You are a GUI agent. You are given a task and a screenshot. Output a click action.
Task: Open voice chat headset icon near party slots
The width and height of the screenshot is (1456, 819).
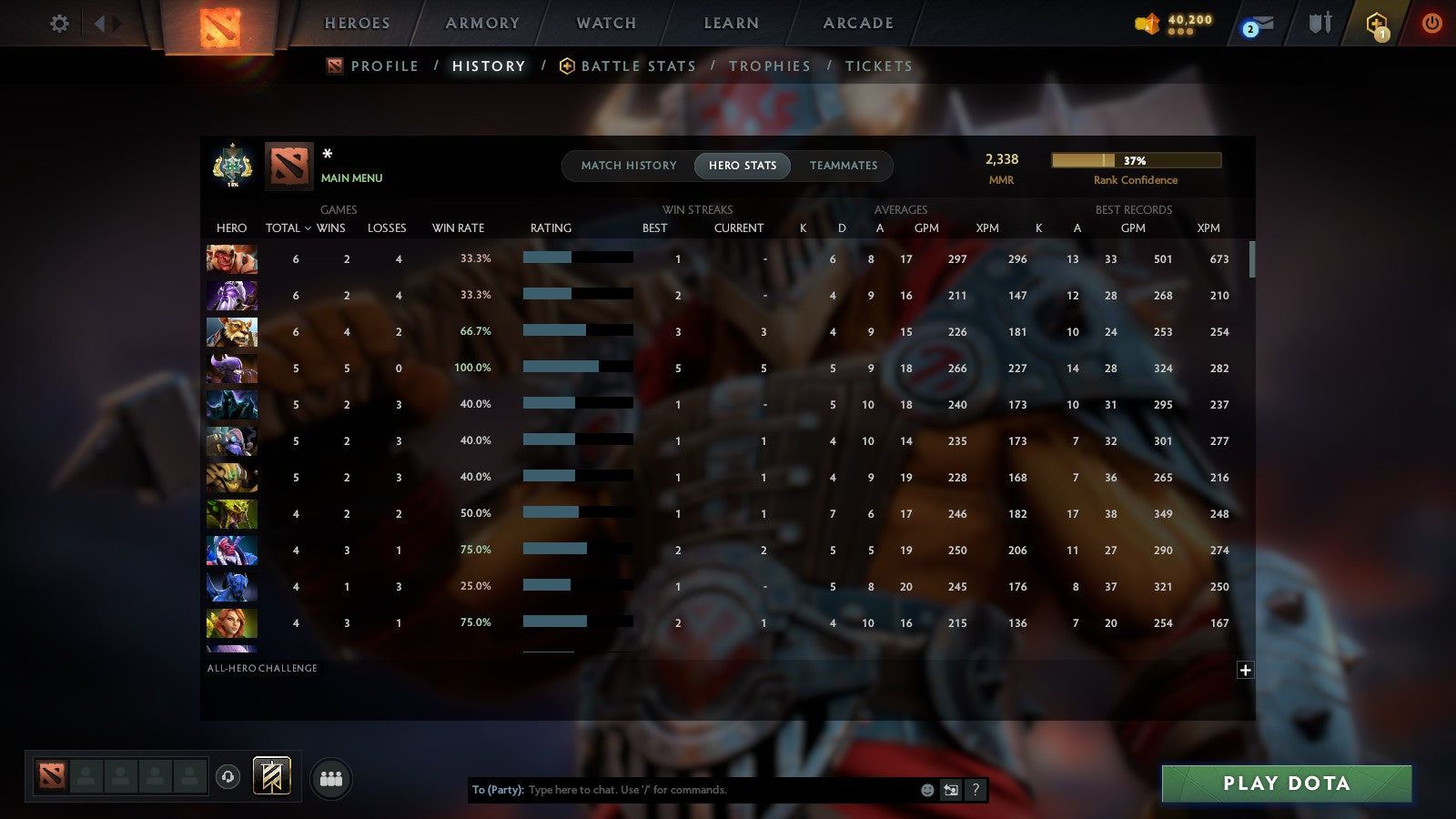click(x=227, y=774)
